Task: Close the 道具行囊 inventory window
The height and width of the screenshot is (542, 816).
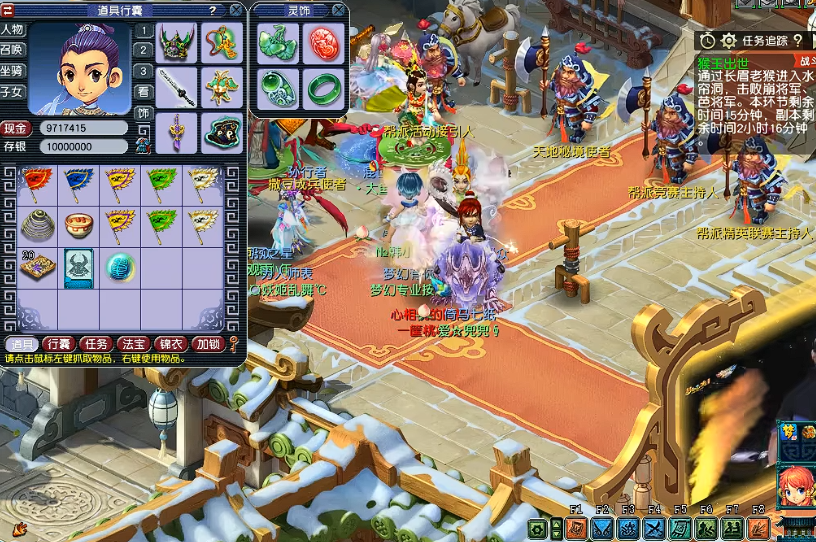Action: tap(235, 9)
